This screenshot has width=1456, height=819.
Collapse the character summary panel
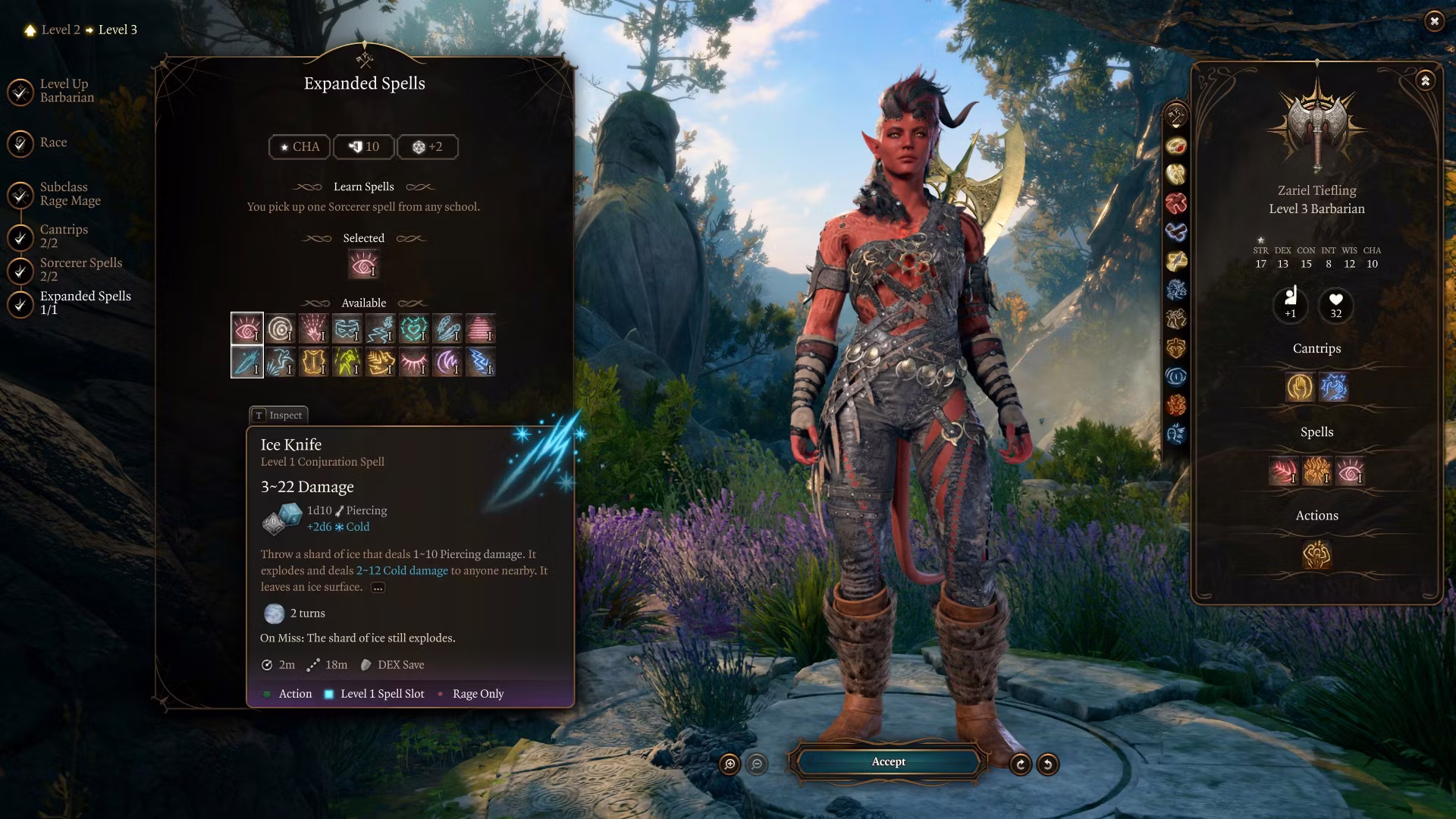pos(1425,80)
